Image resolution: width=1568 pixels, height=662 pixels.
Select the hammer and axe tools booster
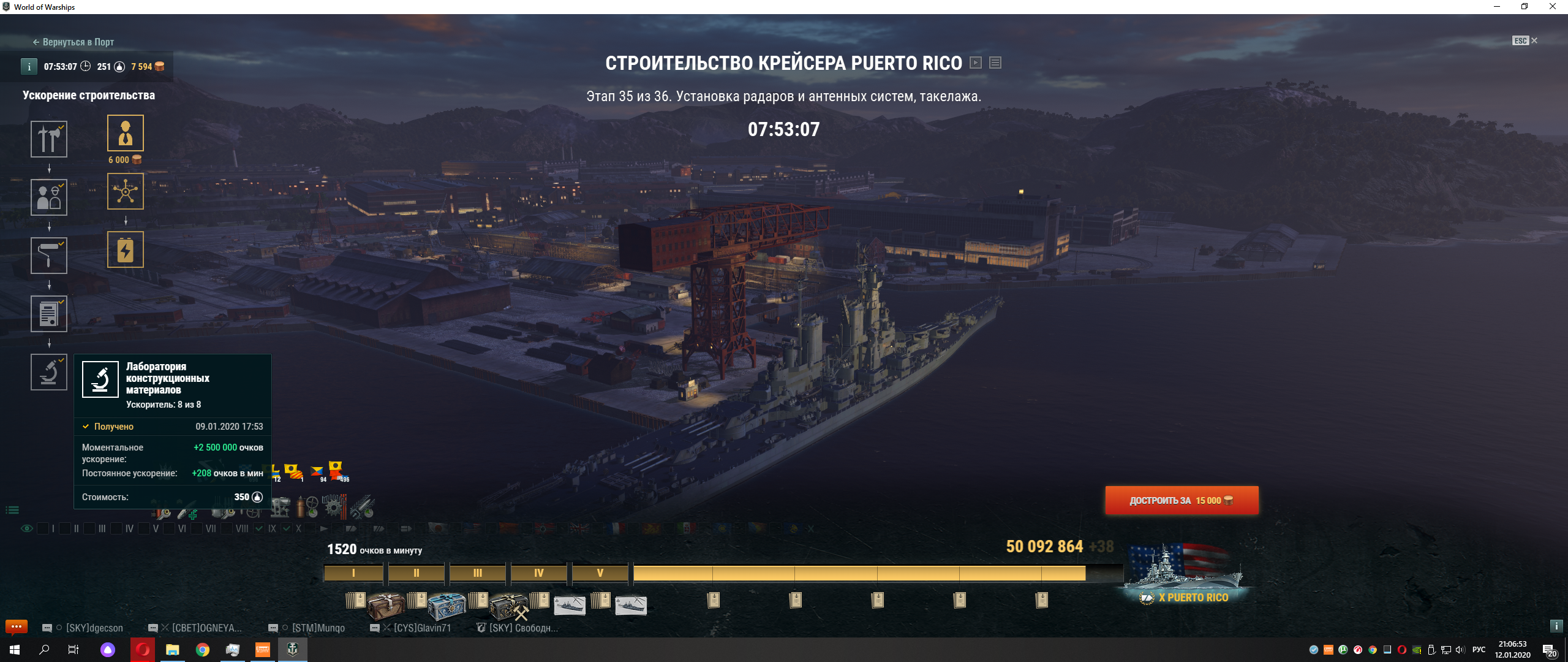(49, 139)
